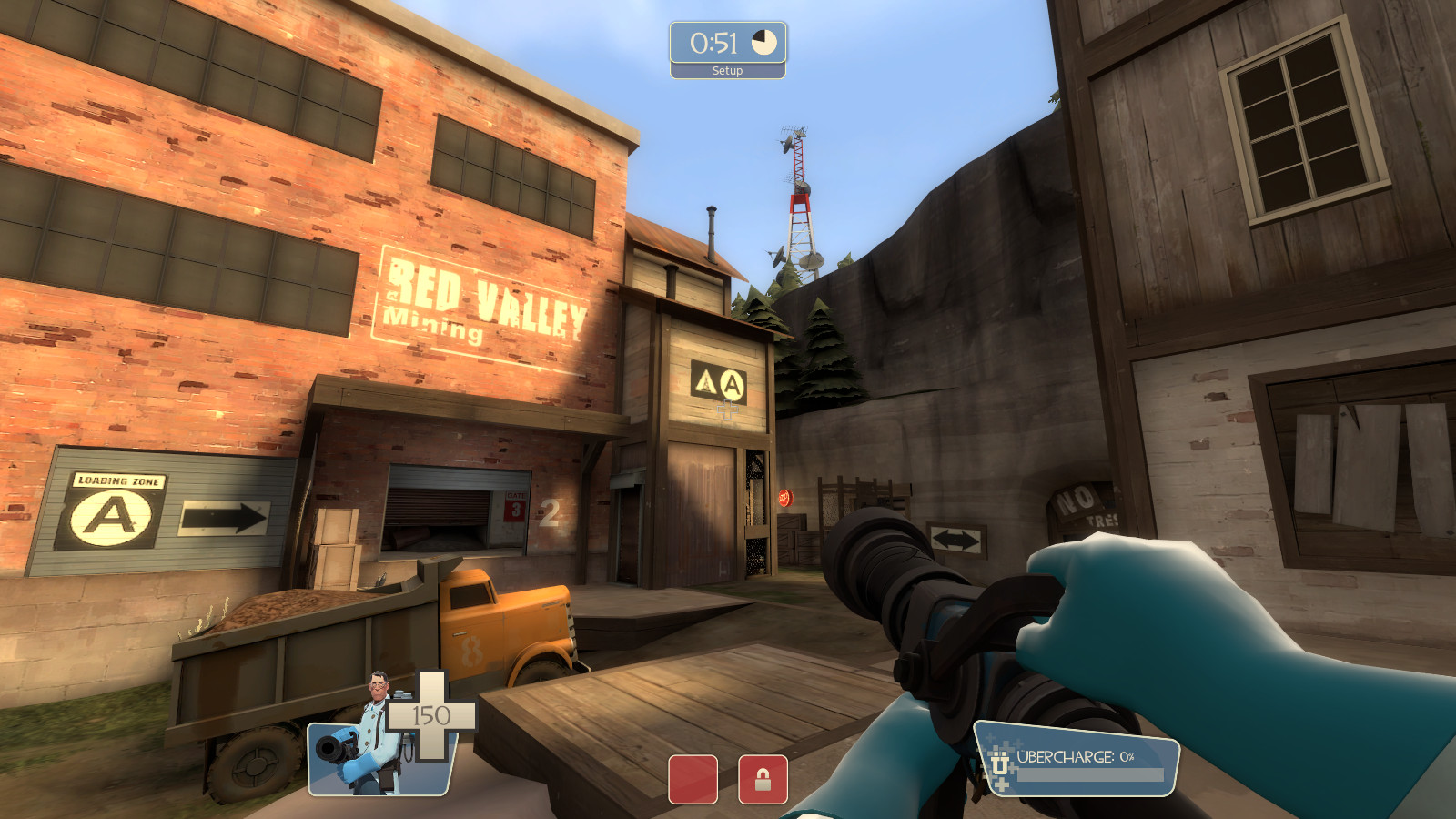Expand the Setup label under the timer
The width and height of the screenshot is (1456, 819).
[x=726, y=70]
